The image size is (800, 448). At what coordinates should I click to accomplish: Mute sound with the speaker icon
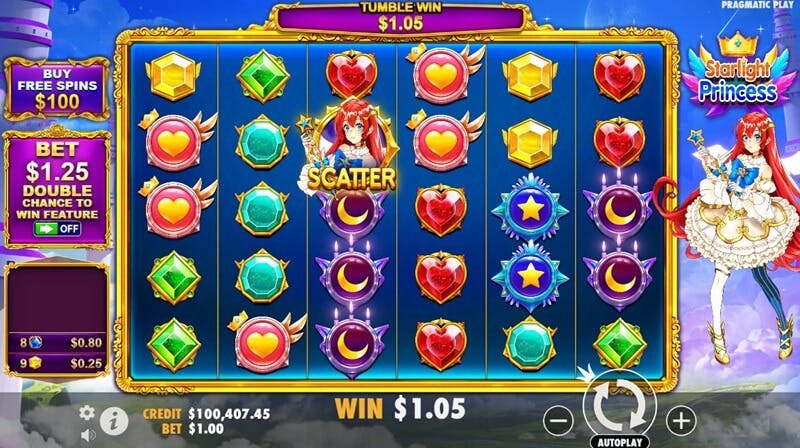pos(87,433)
